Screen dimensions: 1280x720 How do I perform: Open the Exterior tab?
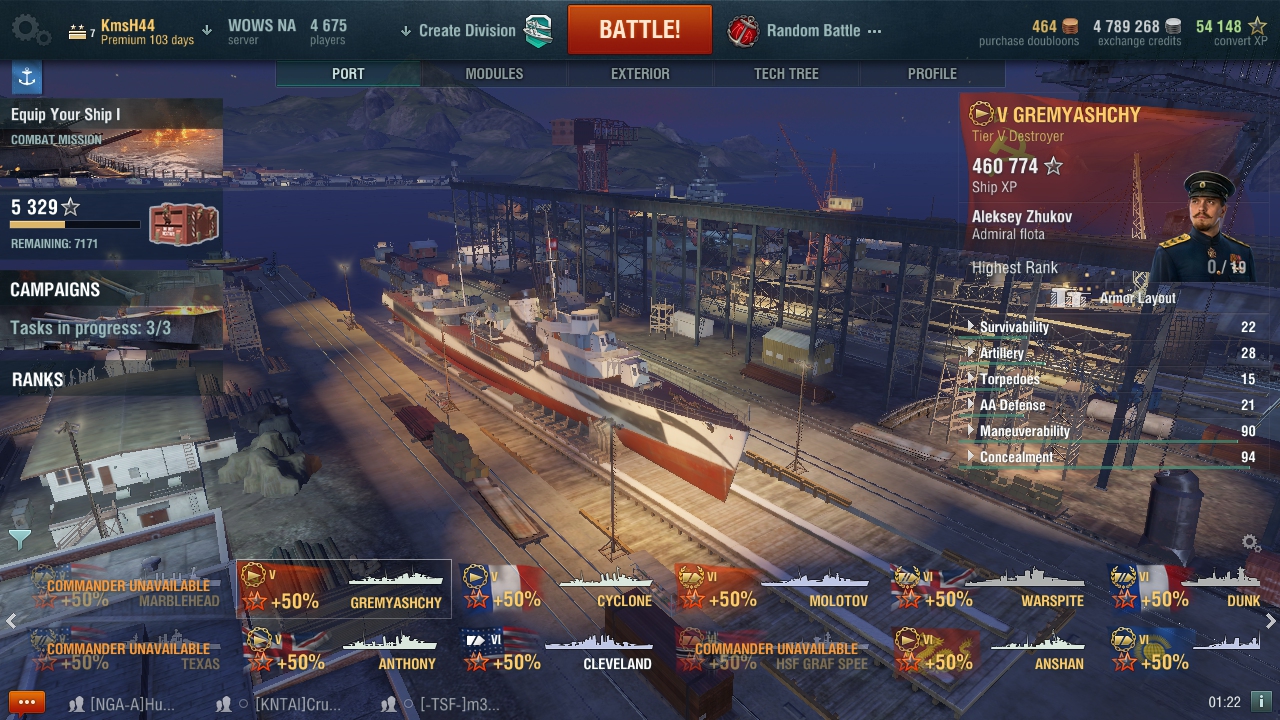click(640, 74)
